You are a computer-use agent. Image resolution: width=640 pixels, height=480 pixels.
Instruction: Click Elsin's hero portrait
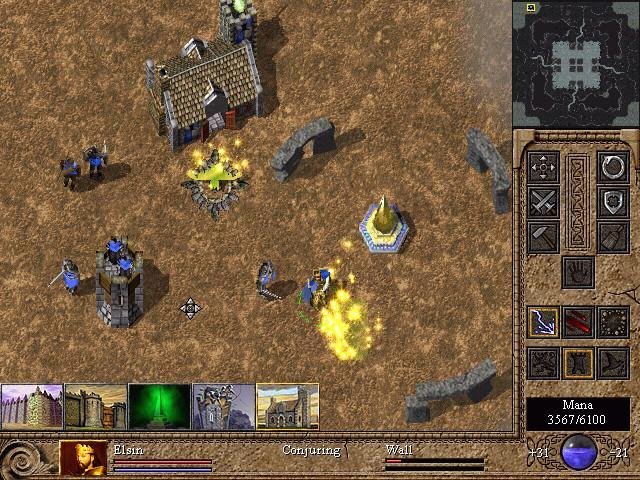84,457
